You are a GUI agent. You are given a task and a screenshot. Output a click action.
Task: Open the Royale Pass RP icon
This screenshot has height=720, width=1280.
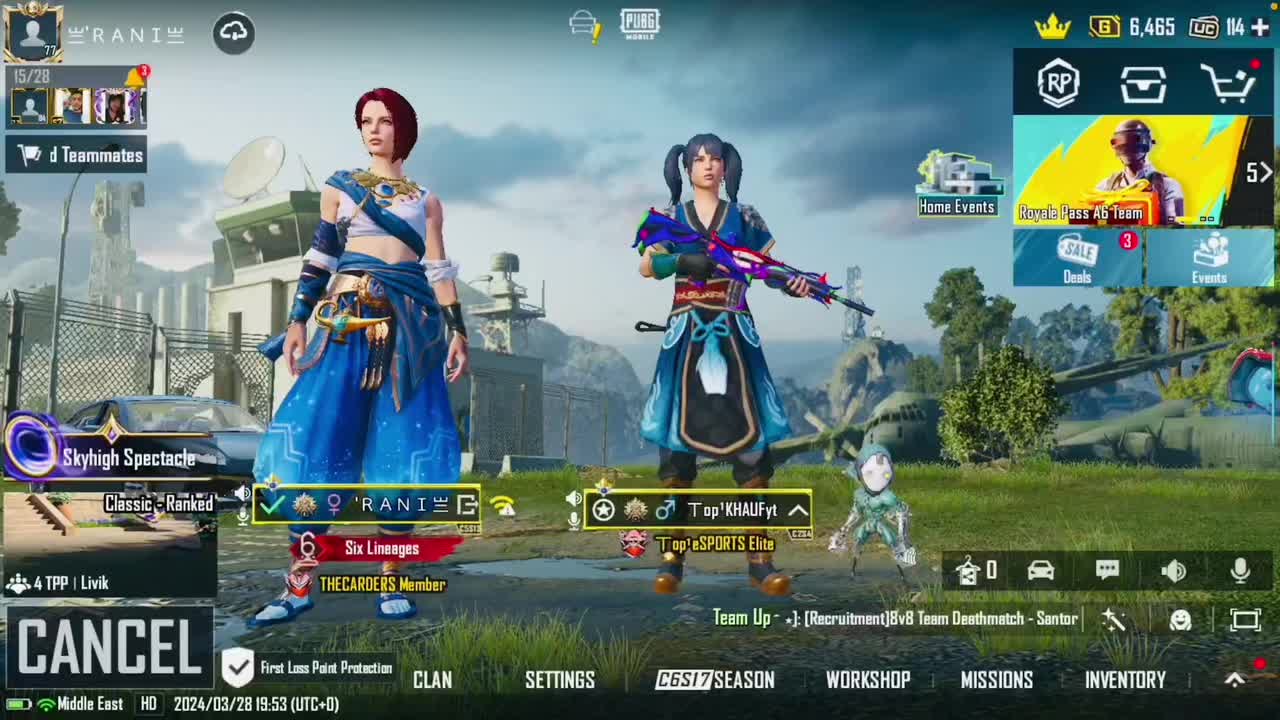coord(1058,84)
